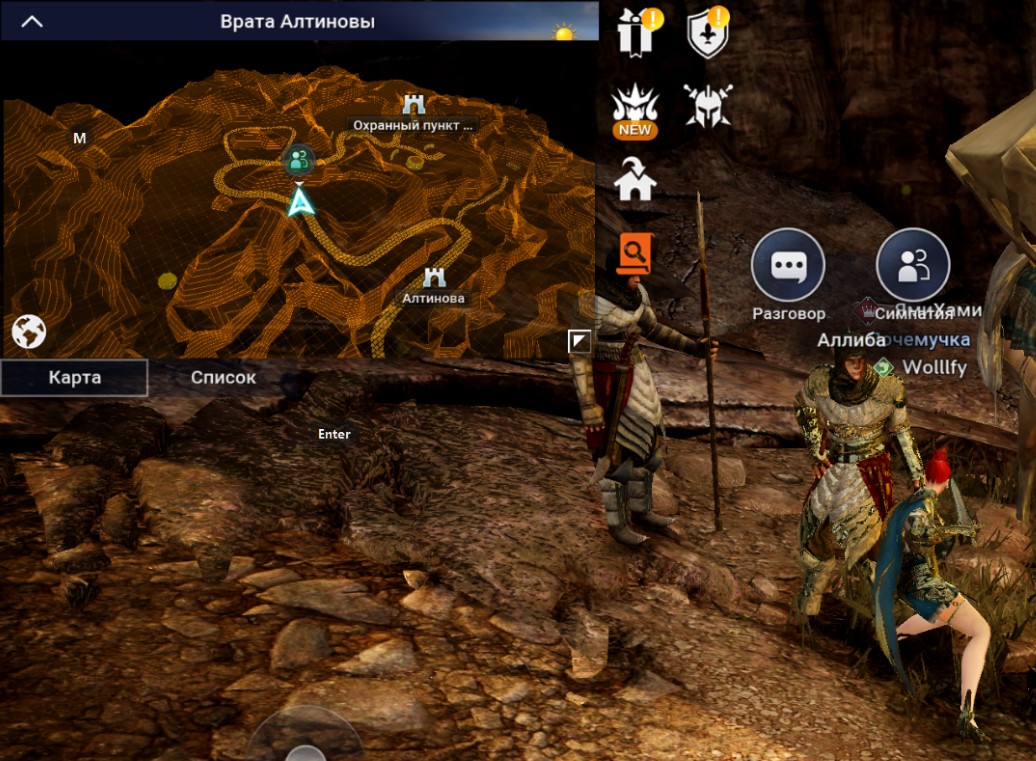
Task: Open the helmet with crossed swords icon
Action: (707, 104)
